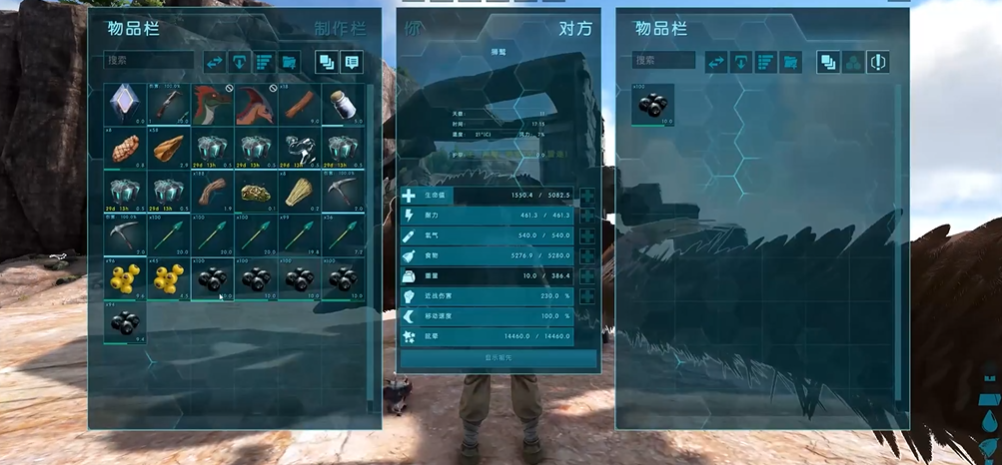Select the crystal item slot
Viewport: 1002px width, 465px height.
124,104
